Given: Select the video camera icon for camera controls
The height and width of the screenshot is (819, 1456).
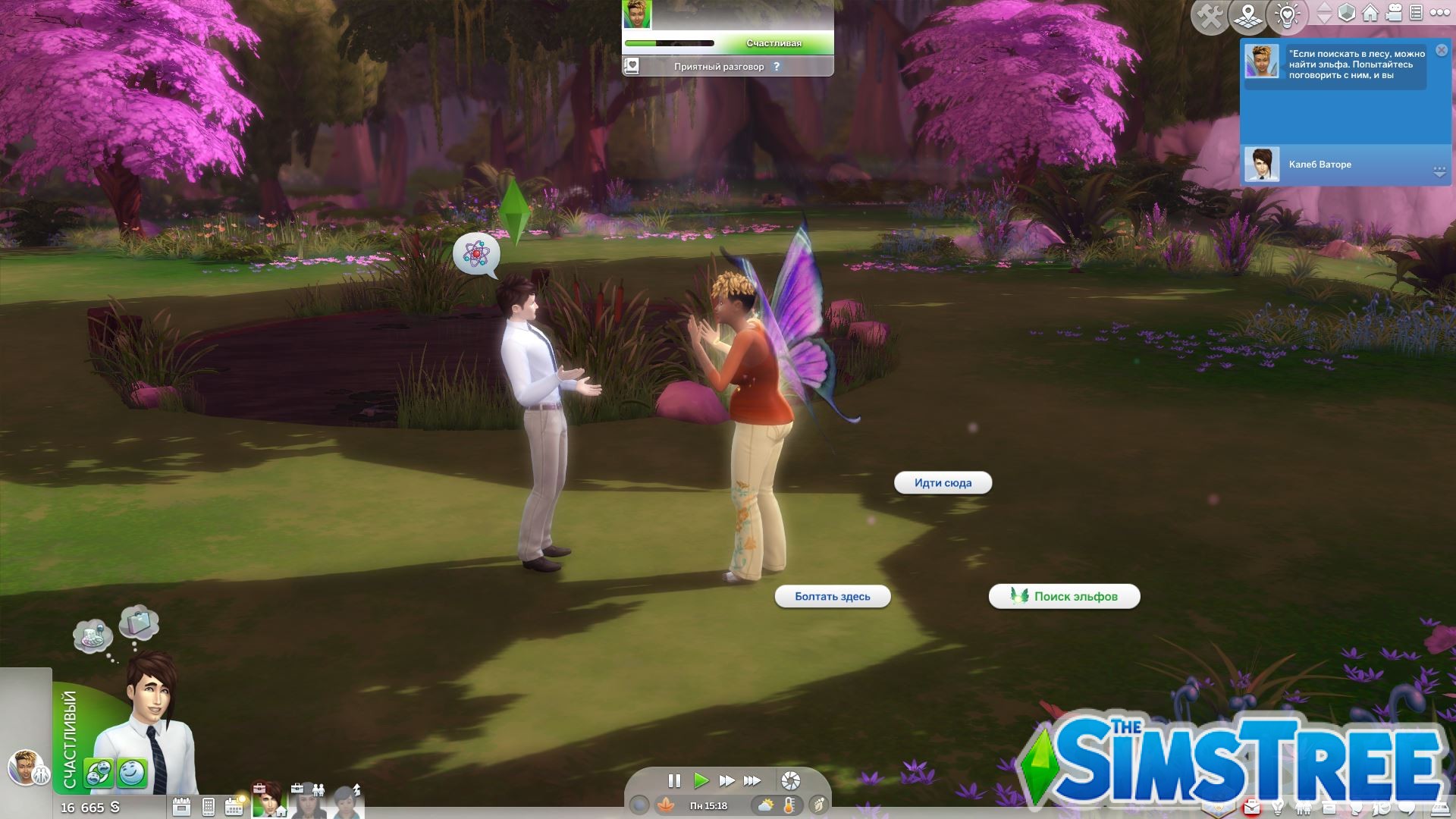Looking at the screenshot, I should tap(1394, 12).
